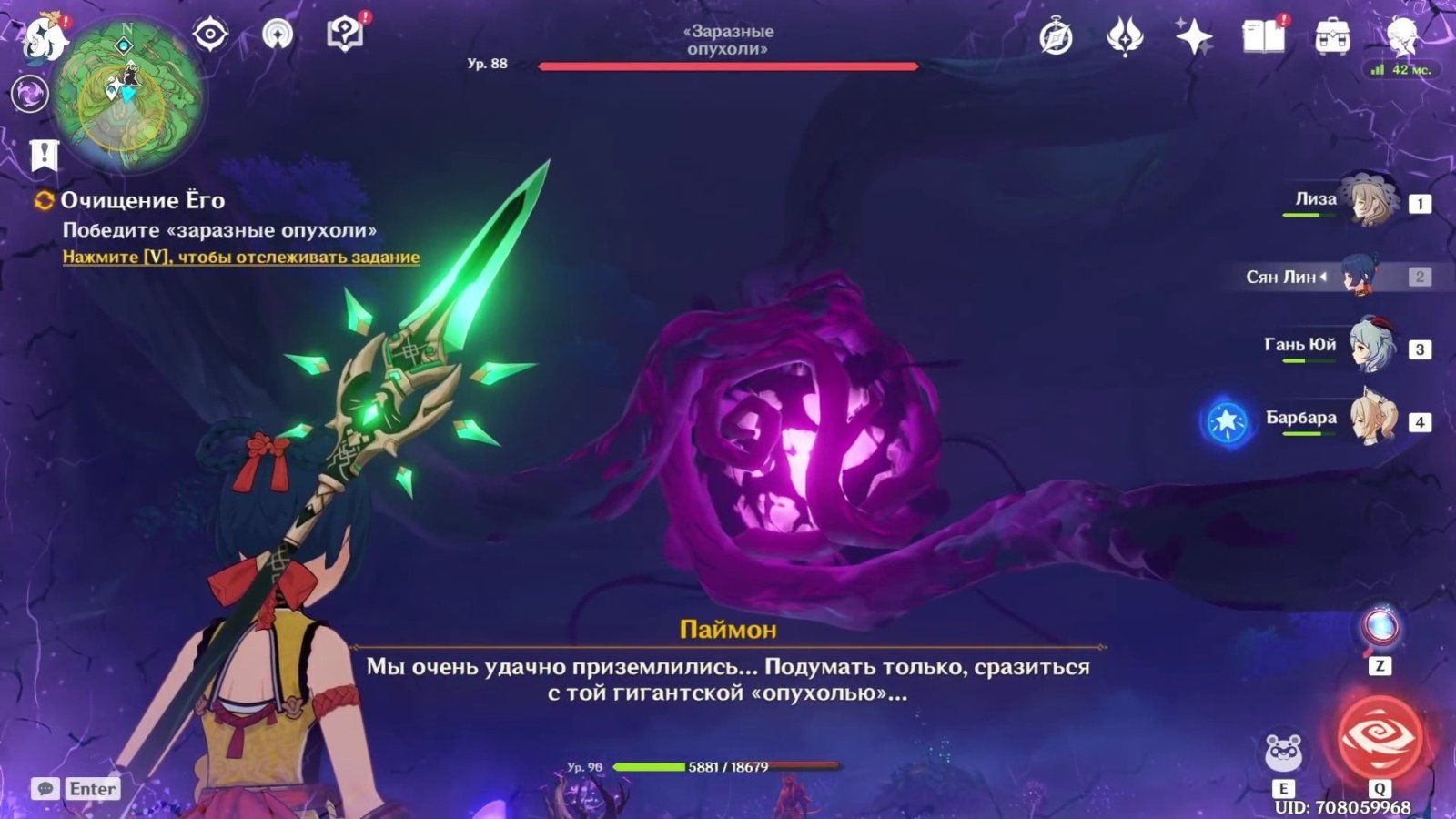Open the Adventurer Handbook book icon

1263,36
